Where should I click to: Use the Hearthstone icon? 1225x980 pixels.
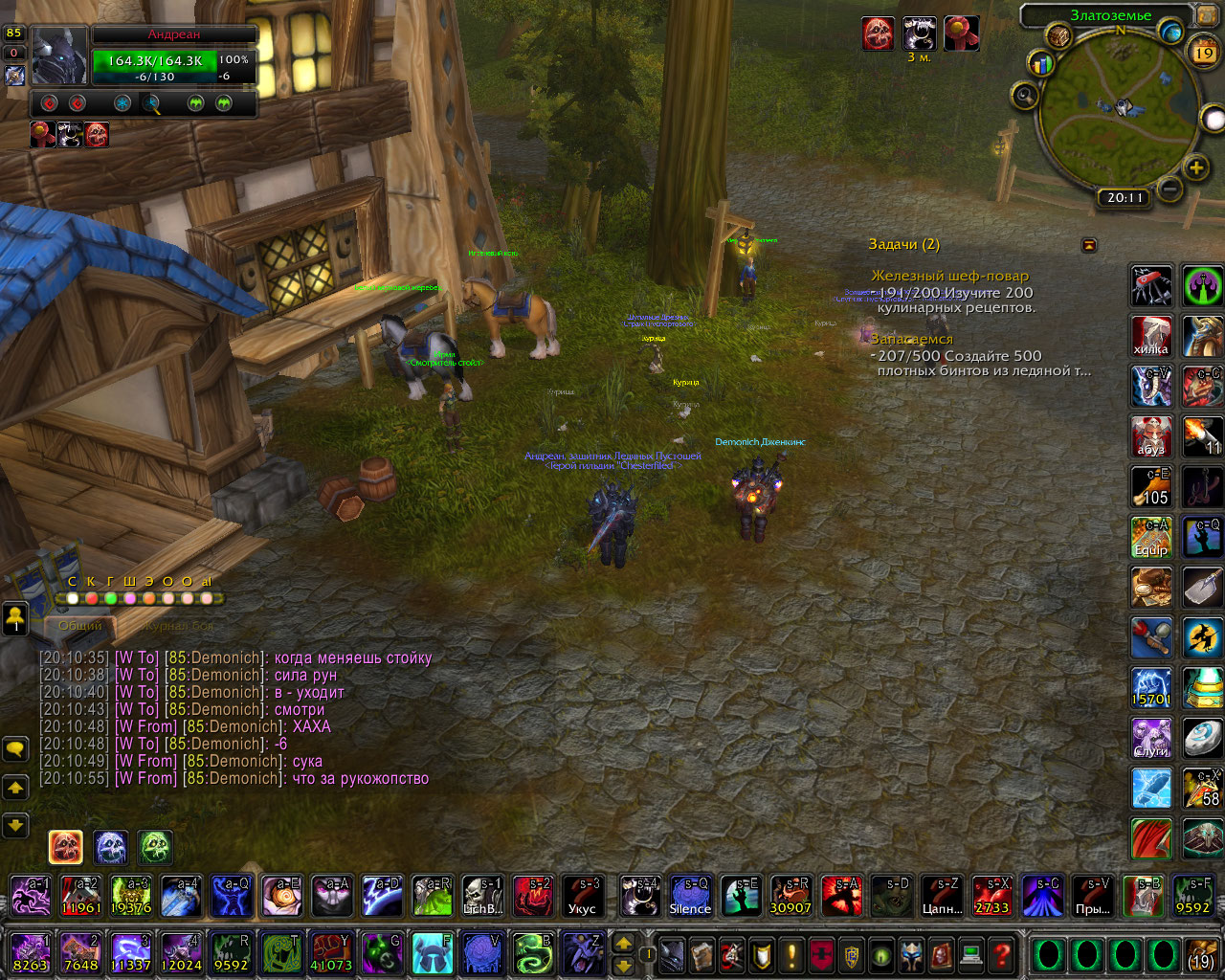(x=1202, y=738)
